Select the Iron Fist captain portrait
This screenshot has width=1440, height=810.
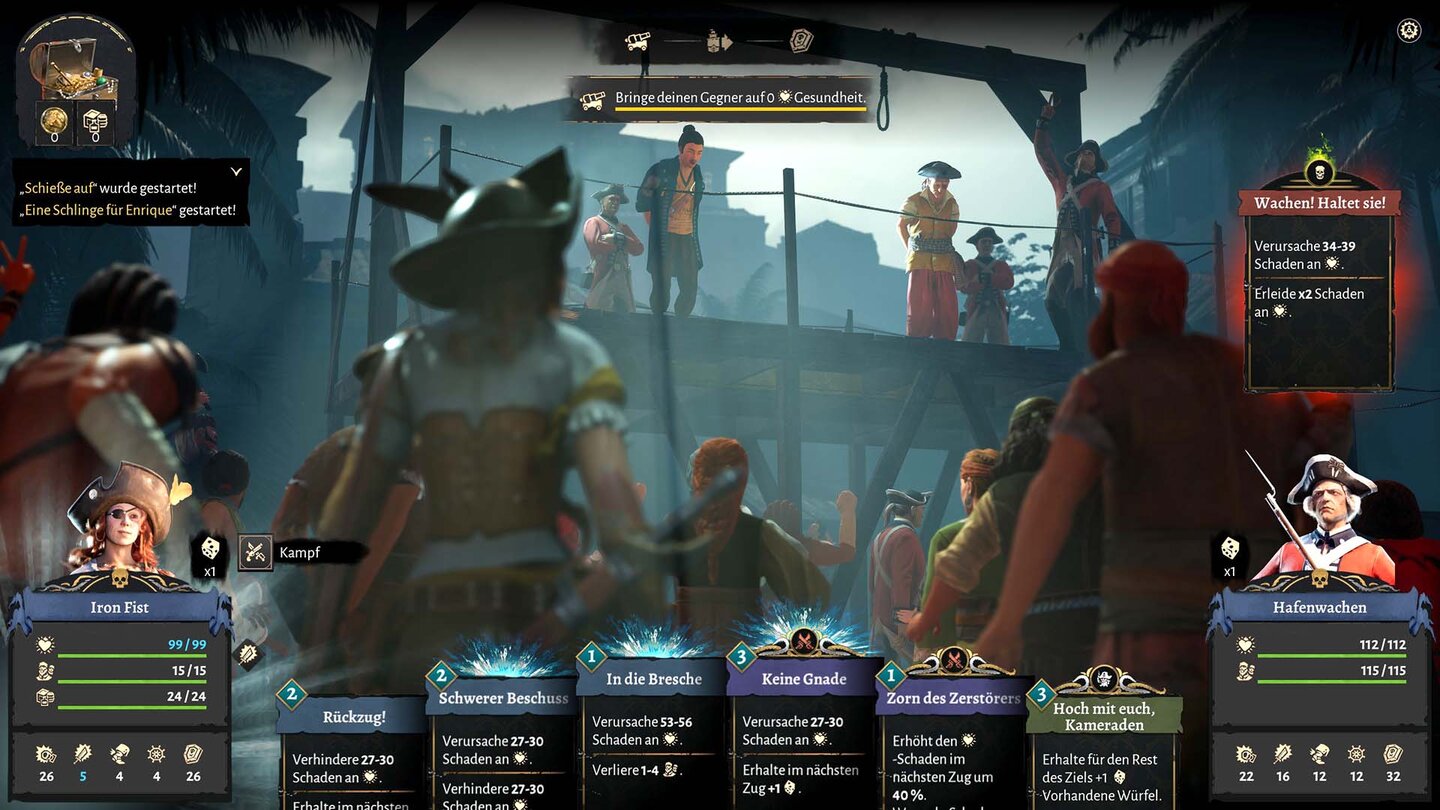(x=120, y=520)
